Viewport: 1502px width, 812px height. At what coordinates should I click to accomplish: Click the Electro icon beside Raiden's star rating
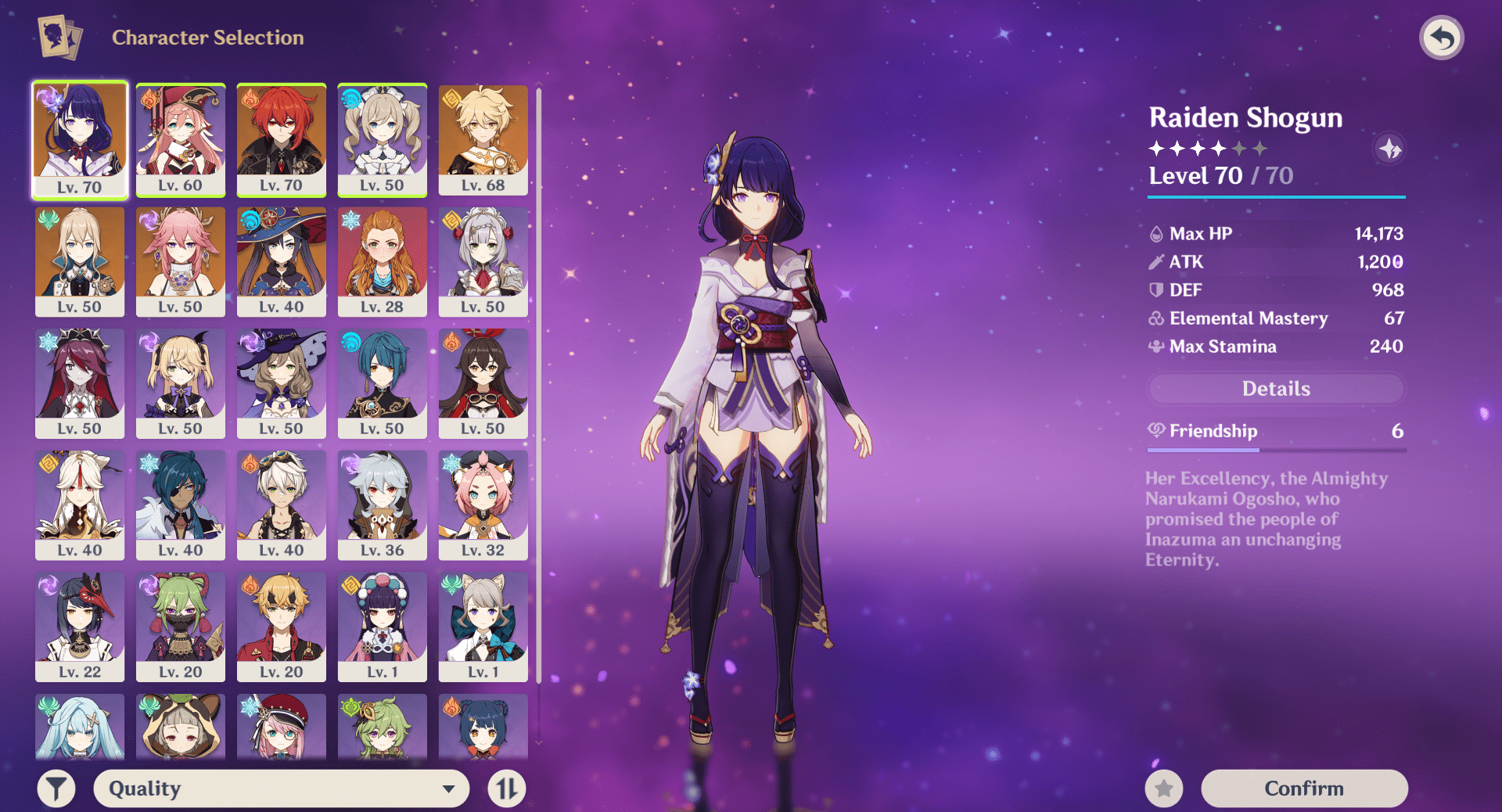(x=1389, y=149)
